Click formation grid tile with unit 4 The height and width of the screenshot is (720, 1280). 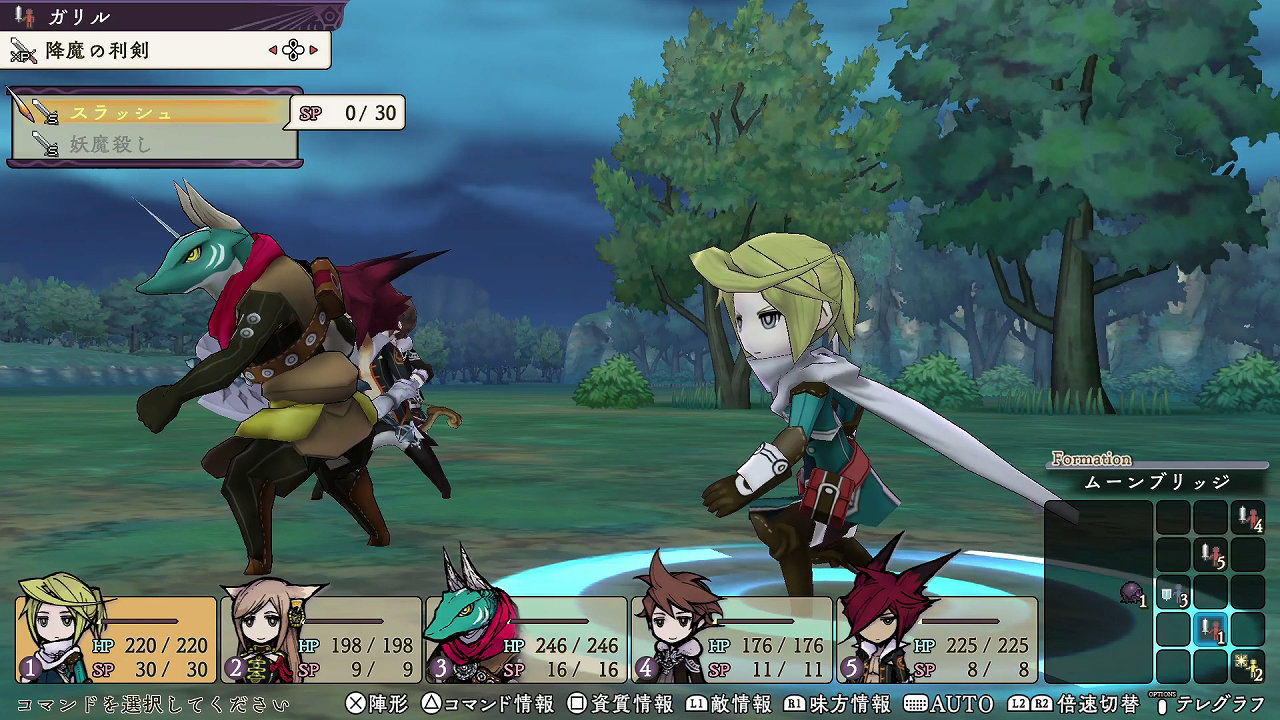tap(1248, 518)
